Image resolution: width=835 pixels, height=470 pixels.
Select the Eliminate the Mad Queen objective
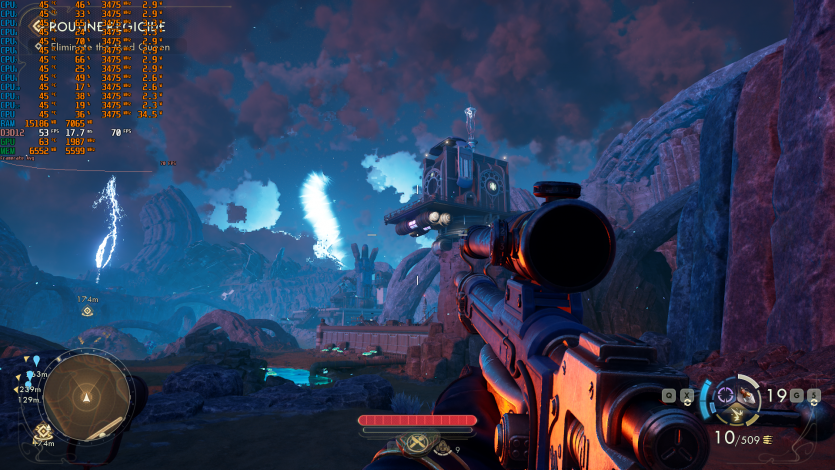pos(110,47)
